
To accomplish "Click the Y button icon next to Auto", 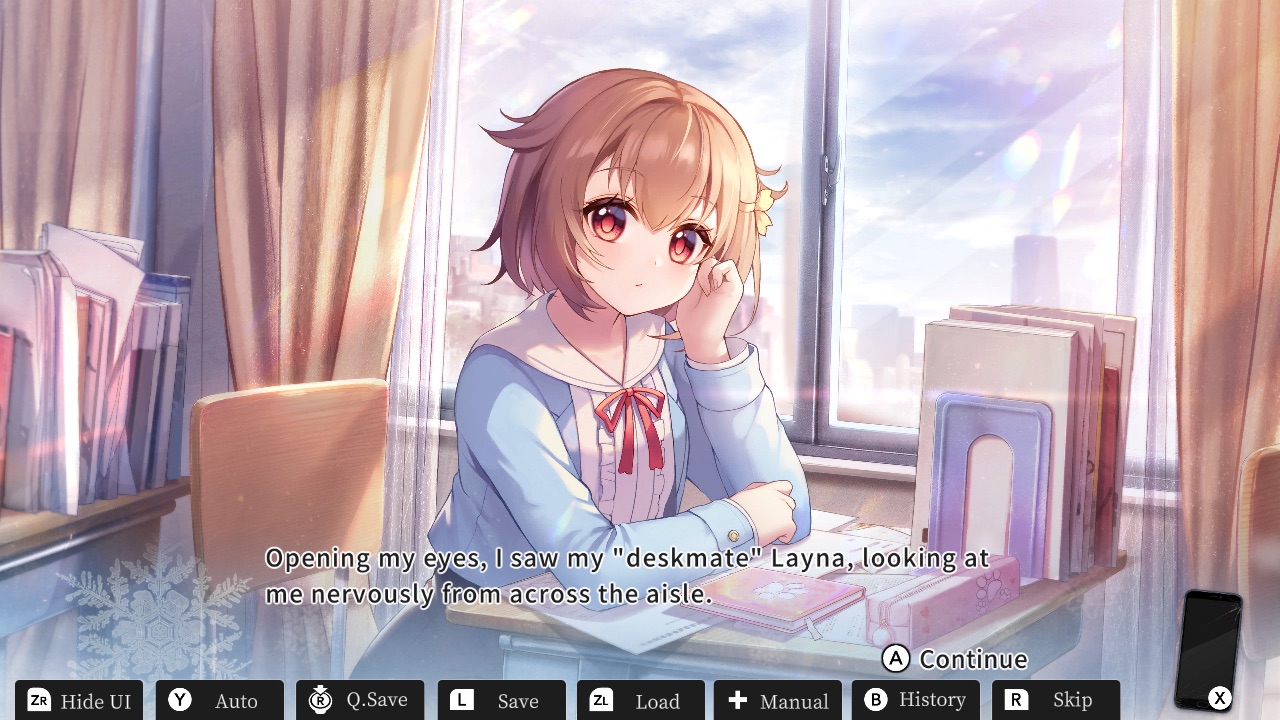I will [x=179, y=700].
